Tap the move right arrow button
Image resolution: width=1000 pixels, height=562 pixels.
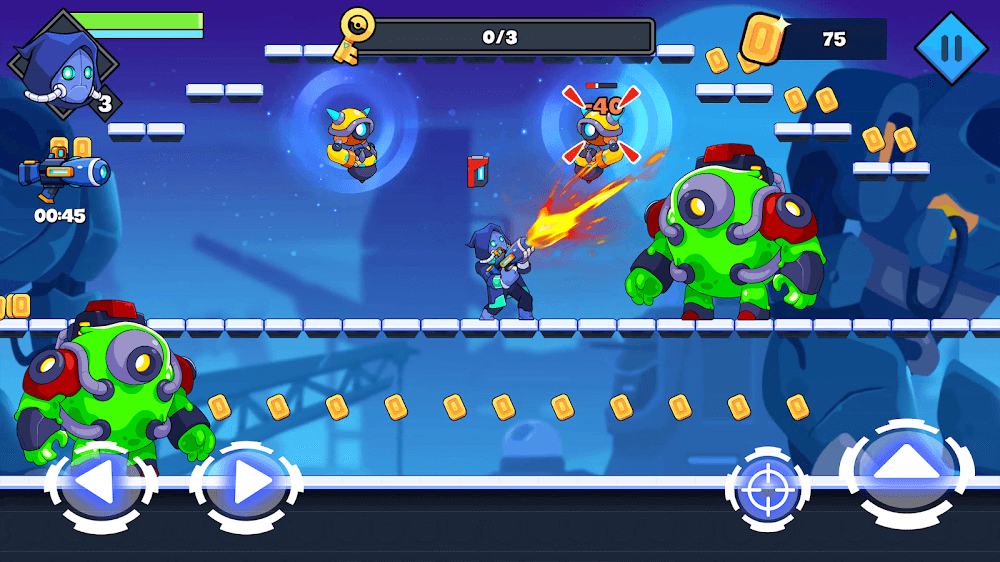247,486
